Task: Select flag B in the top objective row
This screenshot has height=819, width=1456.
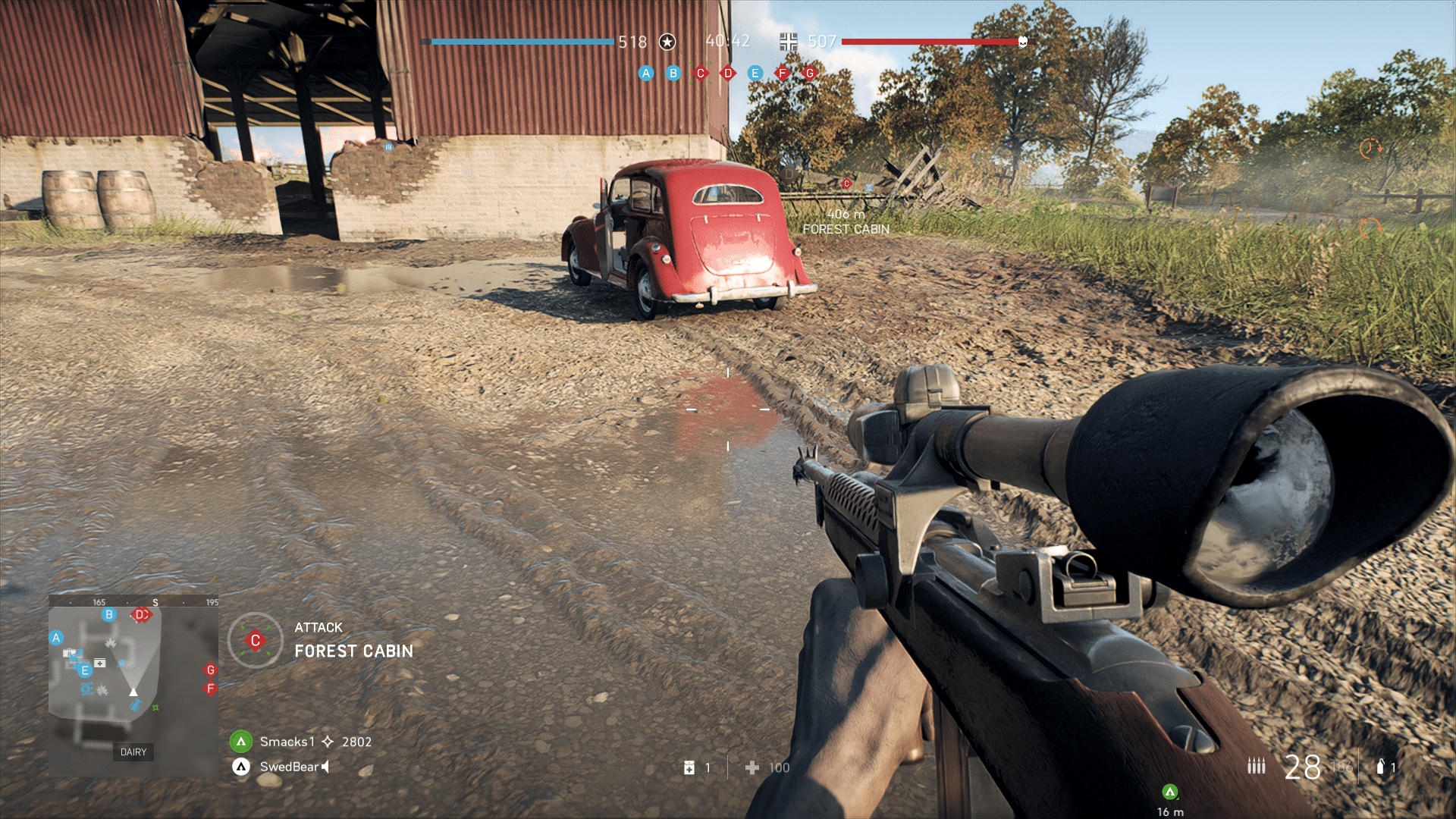Action: pyautogui.click(x=673, y=74)
